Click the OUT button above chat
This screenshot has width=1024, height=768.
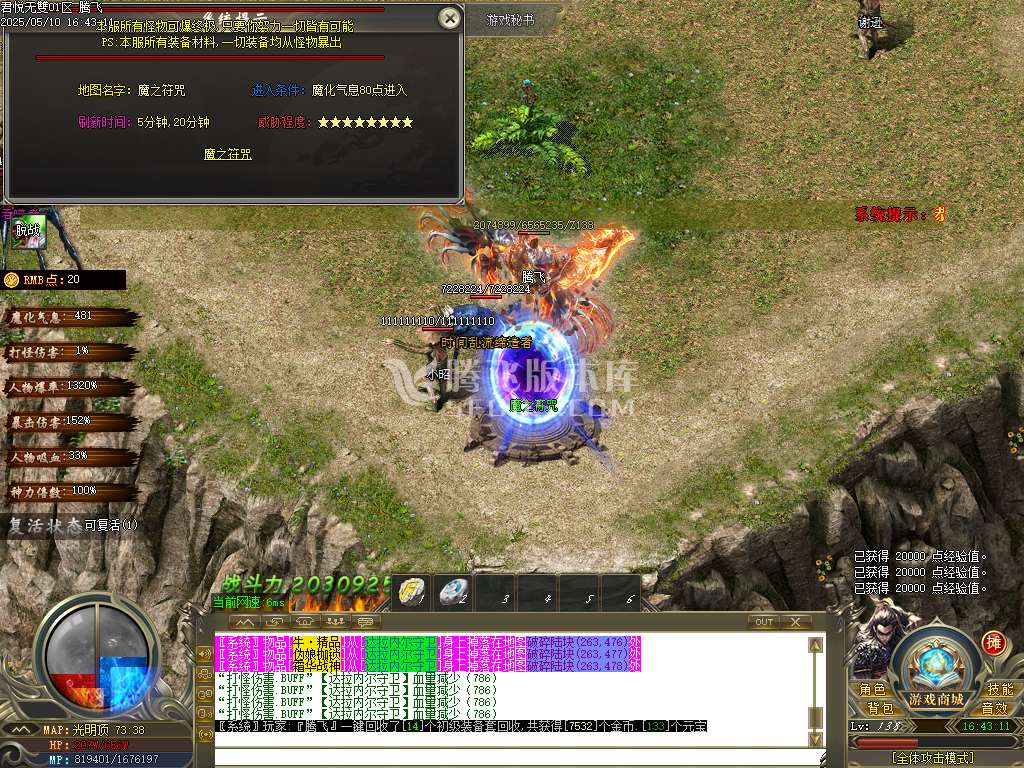(x=764, y=622)
